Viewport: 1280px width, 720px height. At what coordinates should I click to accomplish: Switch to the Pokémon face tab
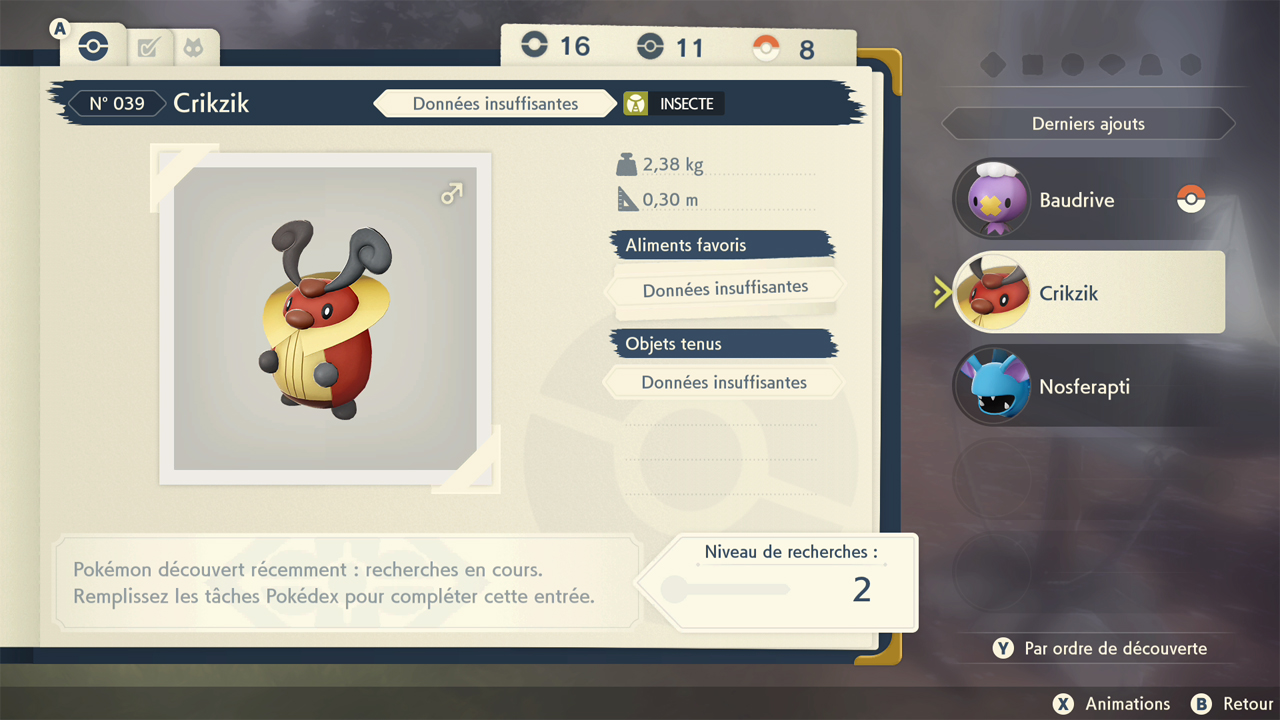coord(192,47)
